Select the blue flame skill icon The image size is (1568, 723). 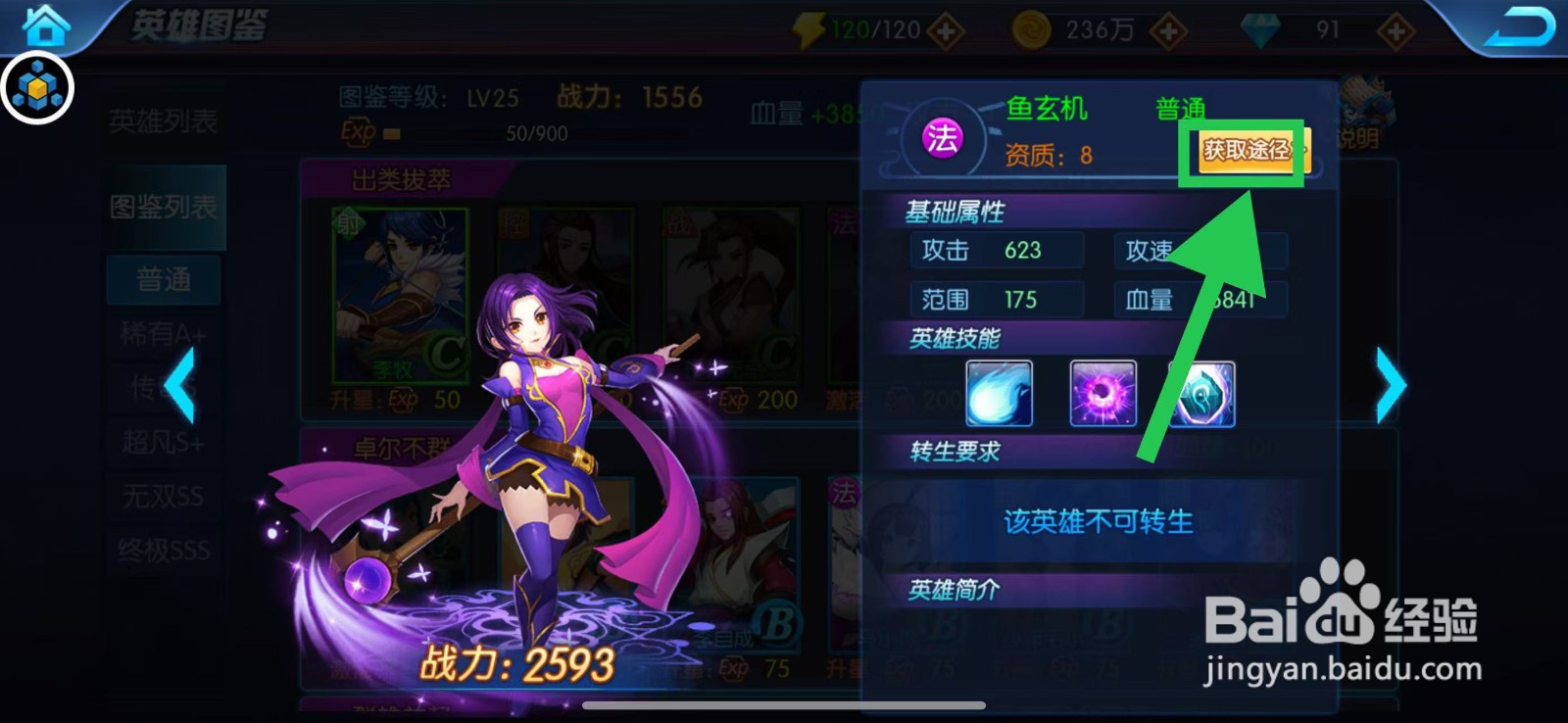pos(999,393)
